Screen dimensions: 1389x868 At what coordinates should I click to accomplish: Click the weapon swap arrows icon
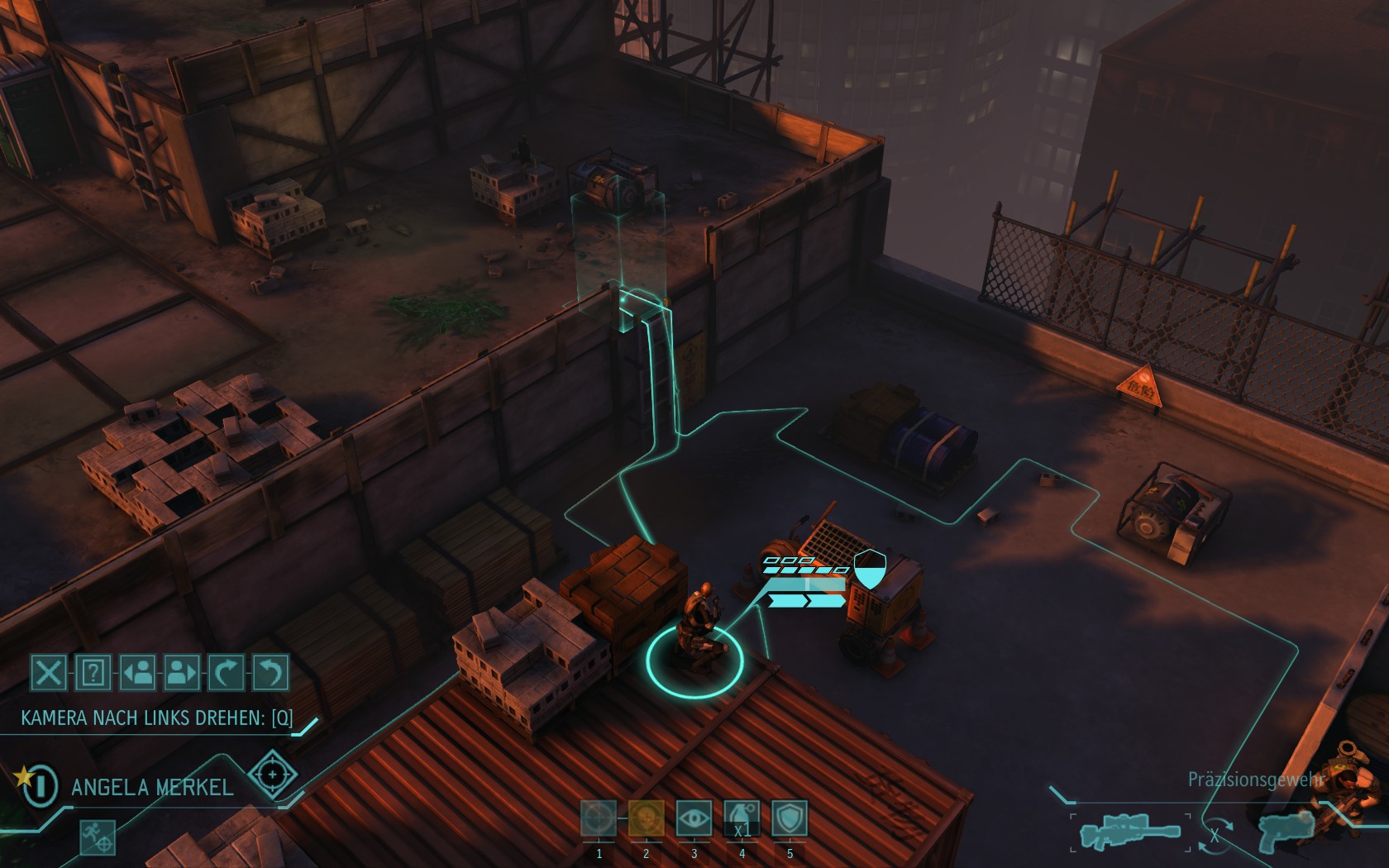(x=1214, y=833)
